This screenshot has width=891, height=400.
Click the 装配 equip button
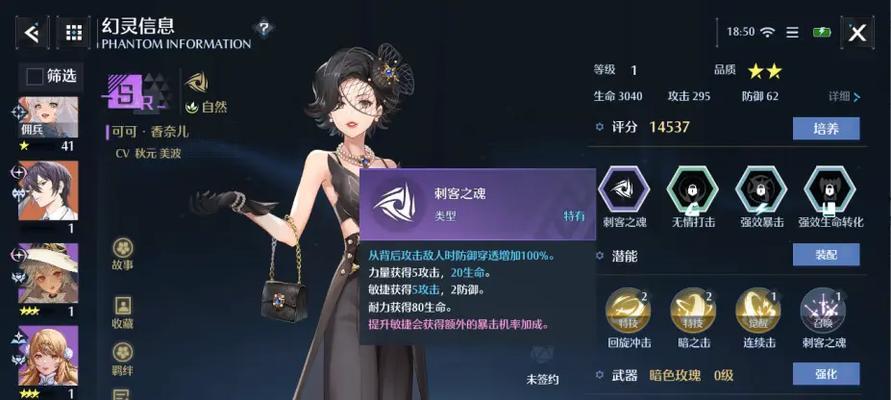pyautogui.click(x=826, y=255)
